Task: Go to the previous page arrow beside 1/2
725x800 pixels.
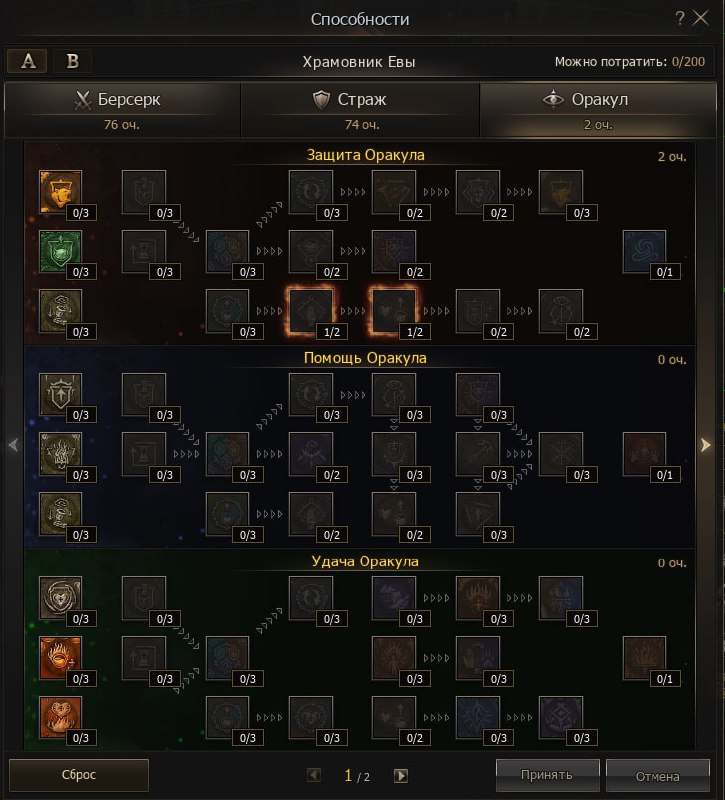Action: (314, 775)
